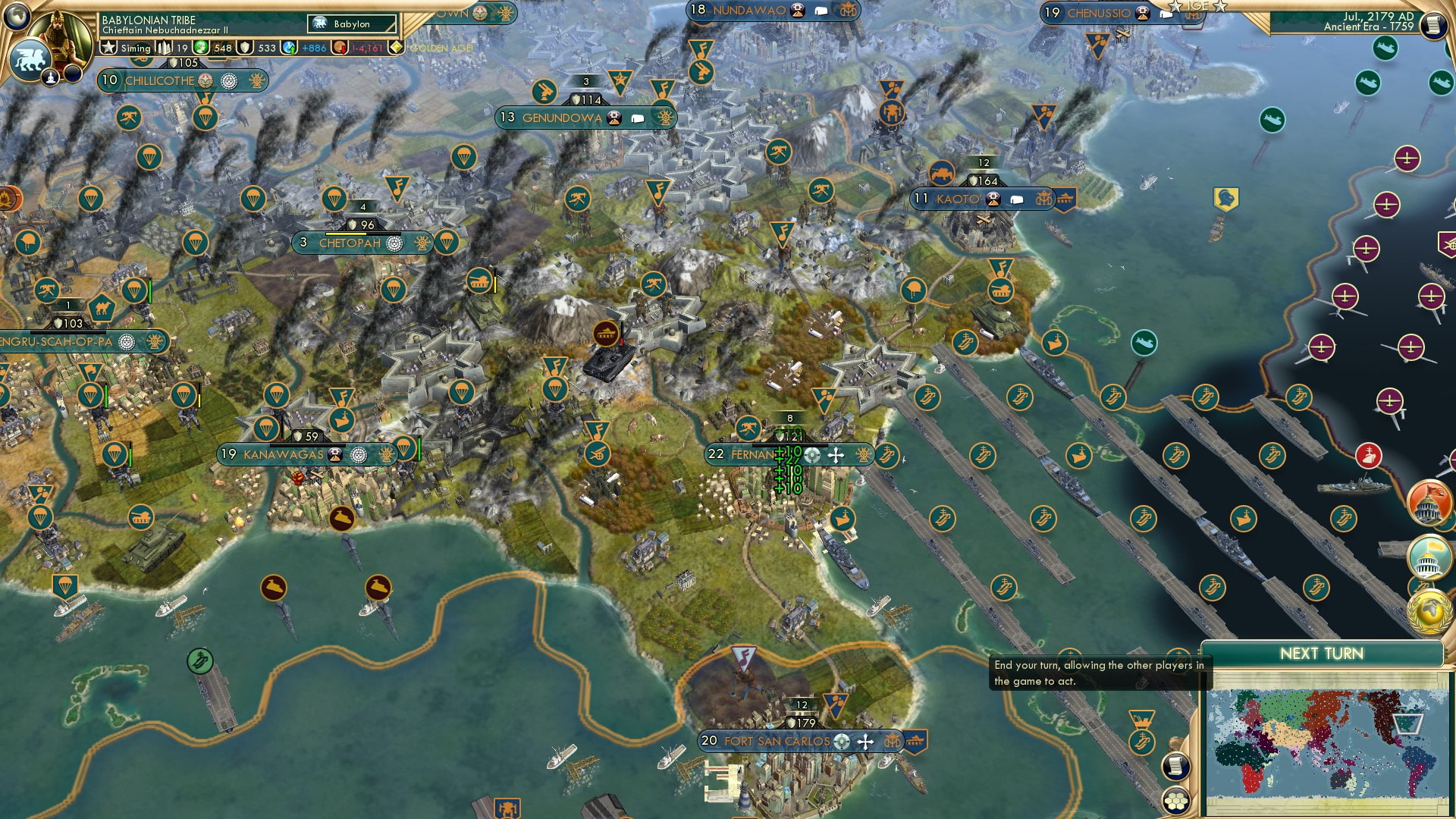Open the notification log scroll beside the minimap

coord(1176,766)
